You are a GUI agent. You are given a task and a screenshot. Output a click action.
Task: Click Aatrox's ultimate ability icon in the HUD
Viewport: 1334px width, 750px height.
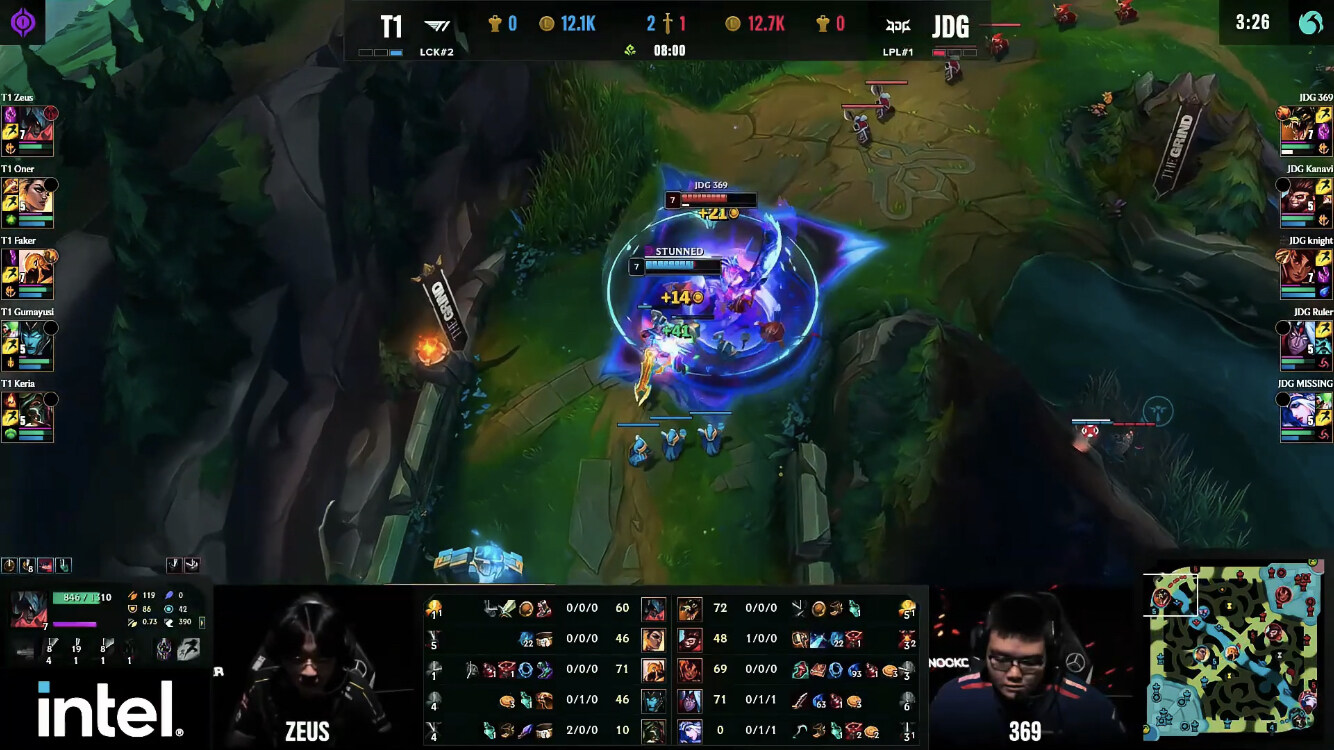[129, 648]
